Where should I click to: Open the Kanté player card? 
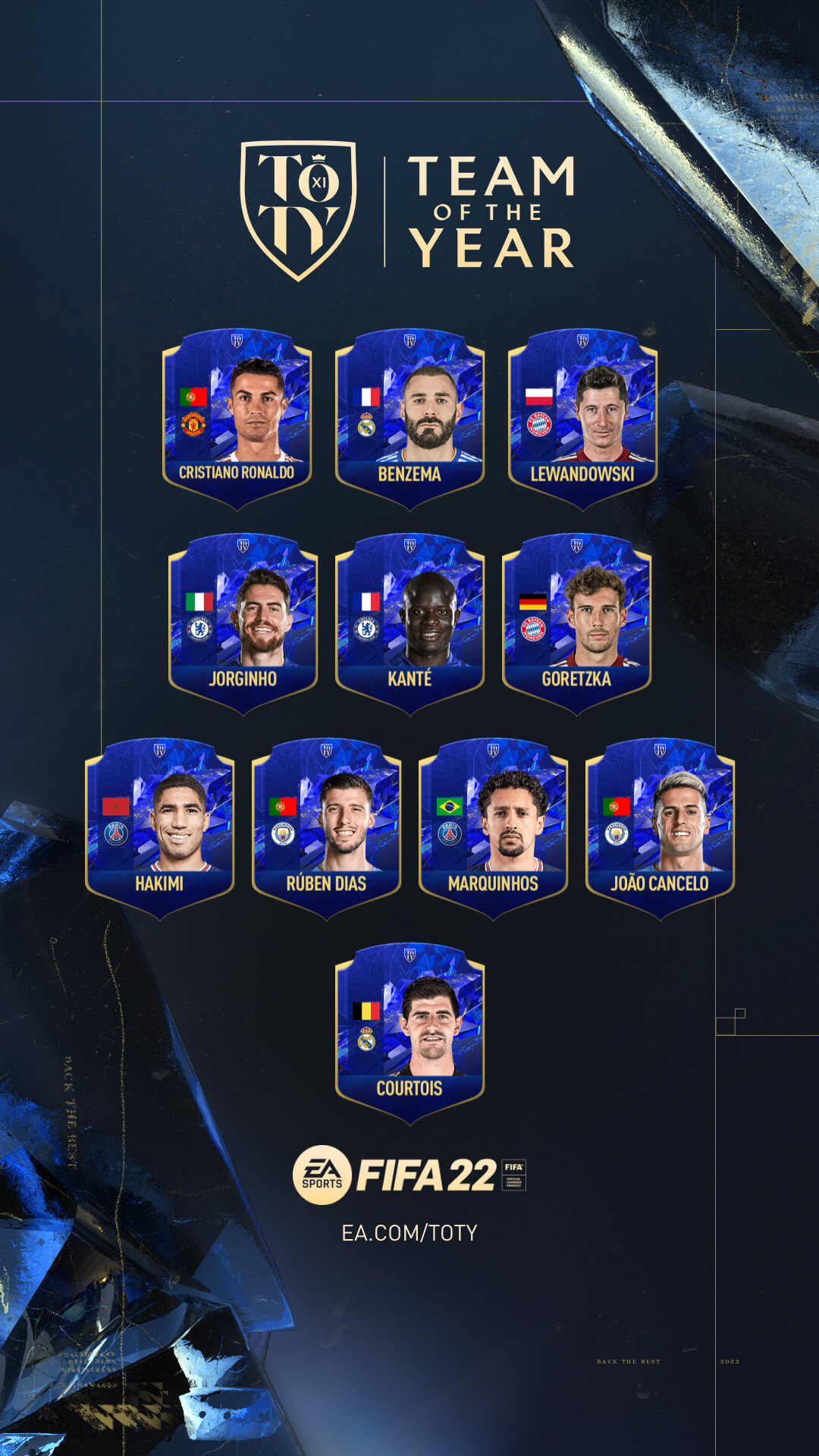pyautogui.click(x=409, y=623)
